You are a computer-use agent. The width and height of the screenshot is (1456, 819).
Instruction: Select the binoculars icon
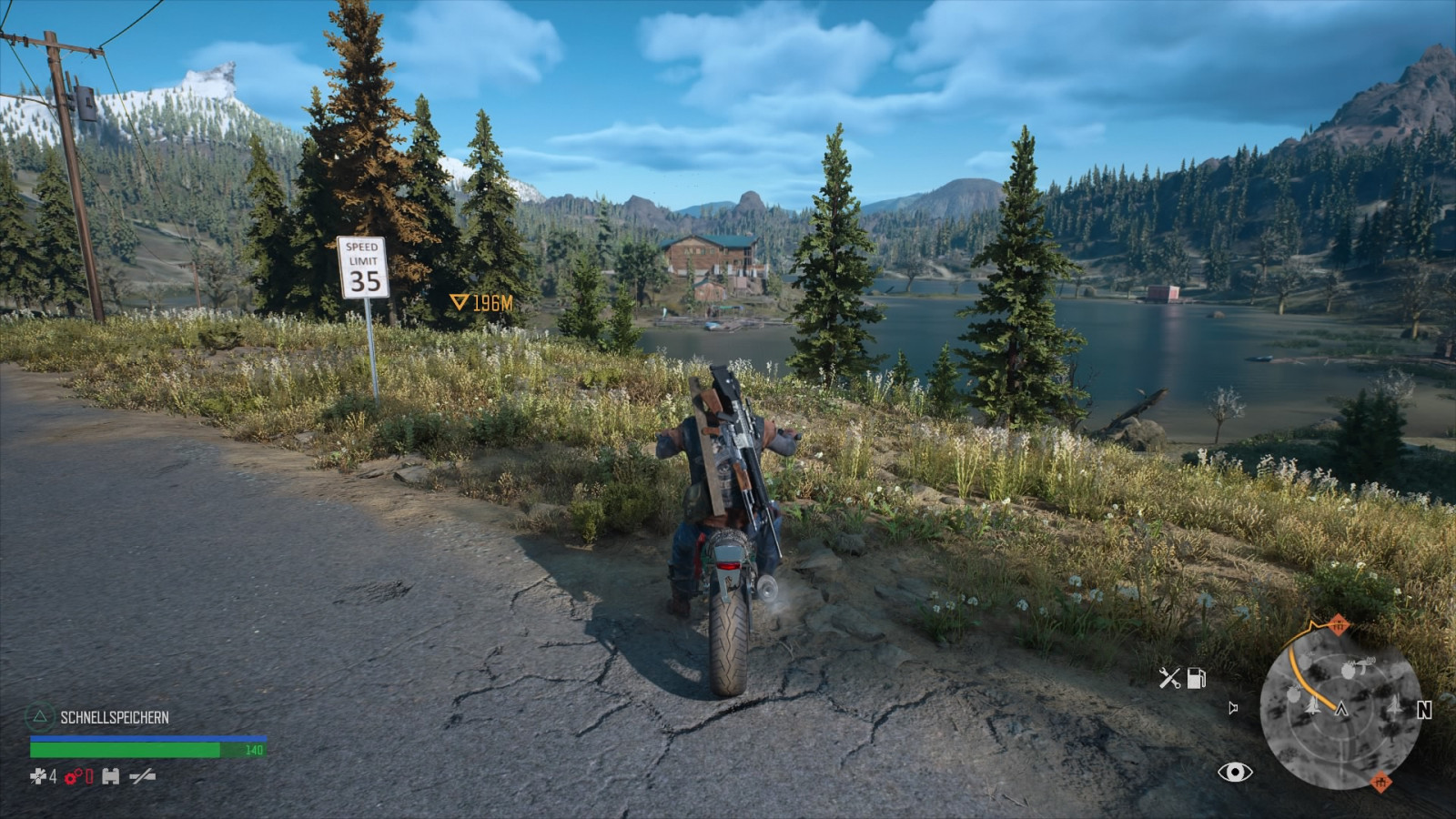(111, 776)
